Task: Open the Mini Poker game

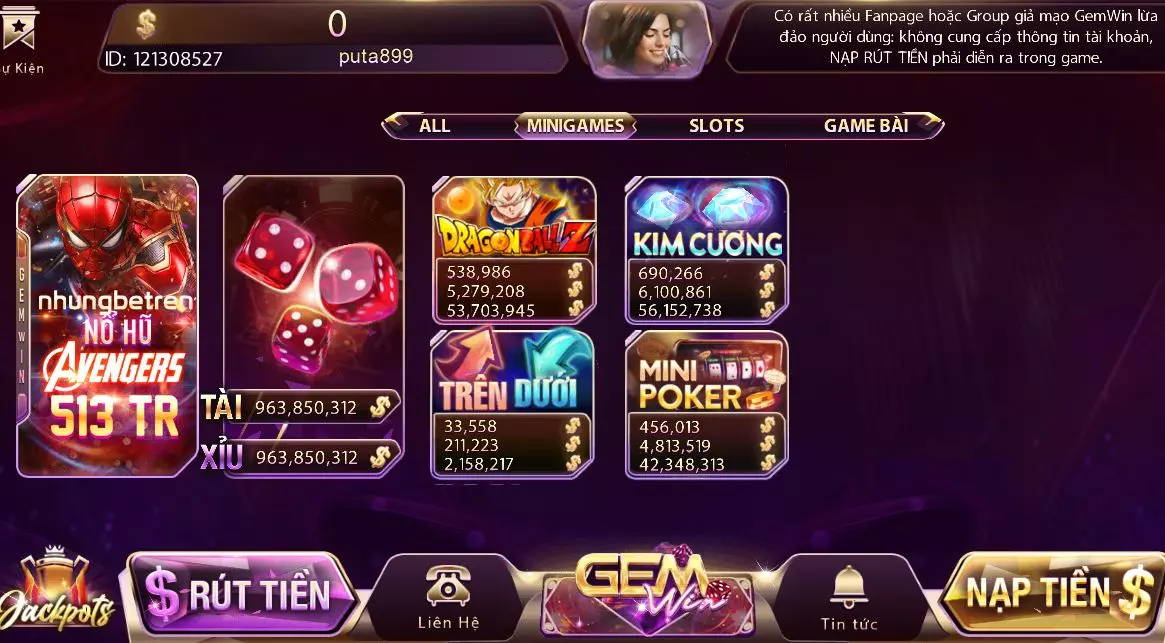Action: [x=707, y=375]
